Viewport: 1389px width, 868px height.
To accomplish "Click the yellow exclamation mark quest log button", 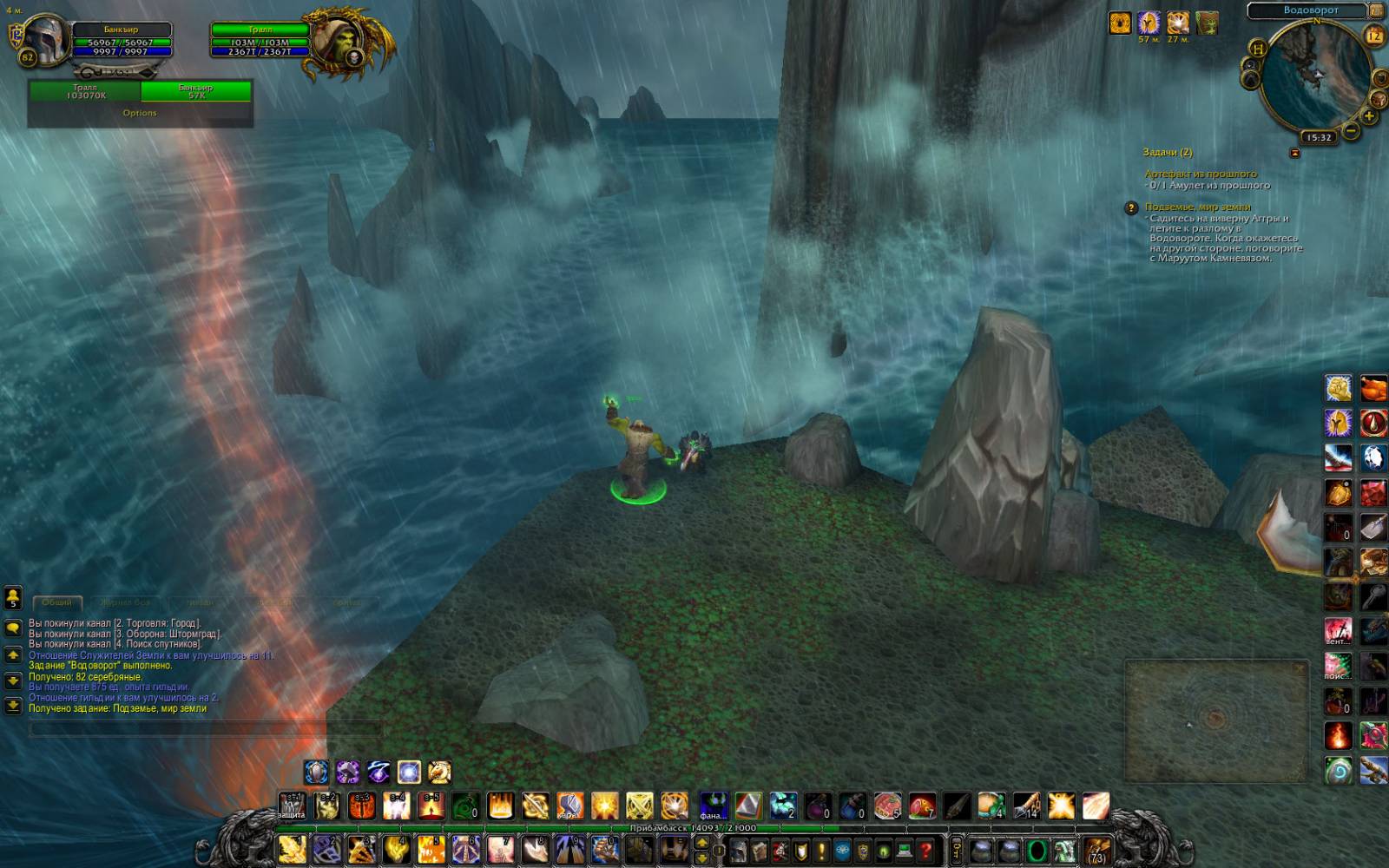I will [821, 850].
